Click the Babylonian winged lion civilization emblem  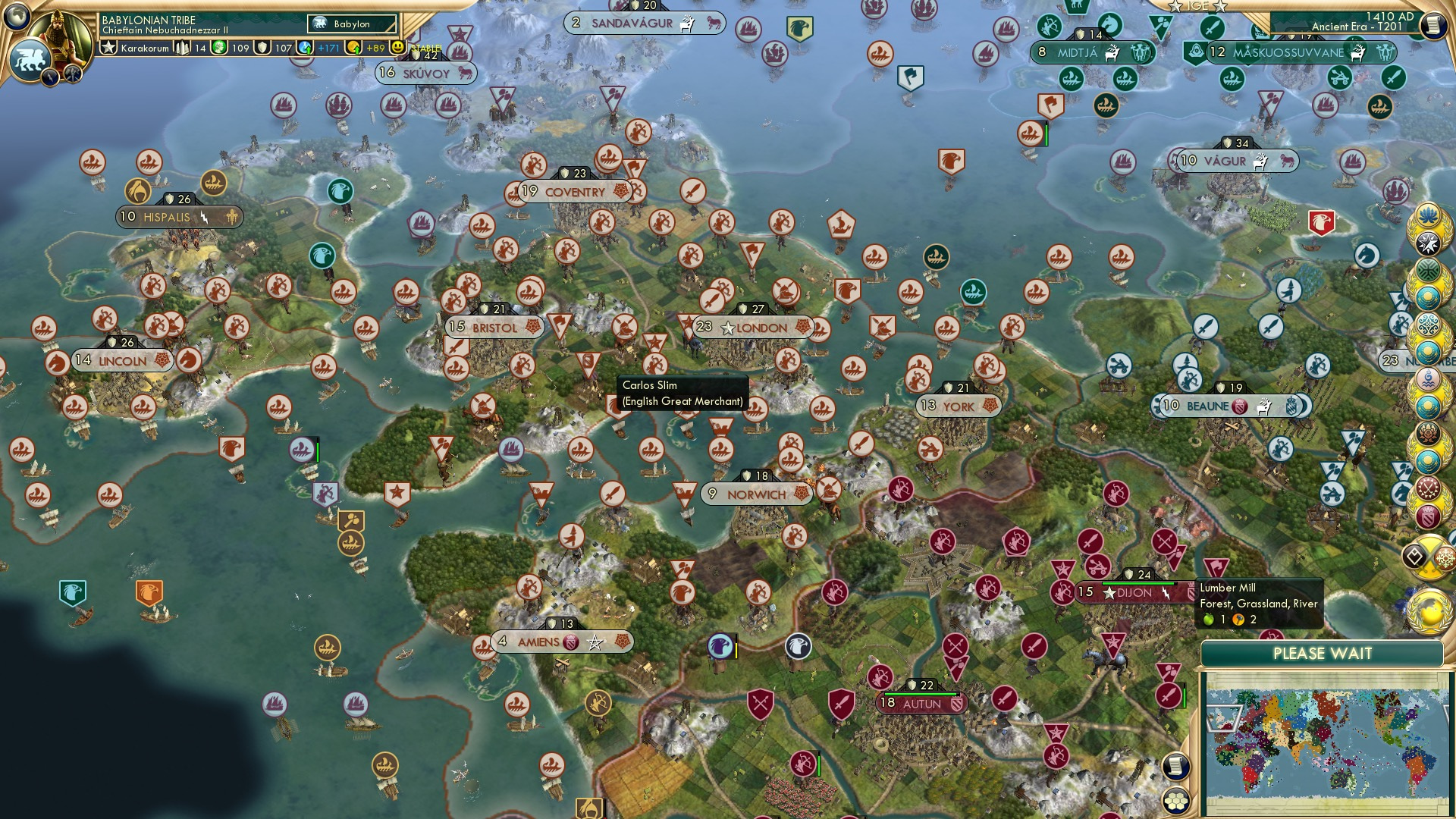click(30, 57)
